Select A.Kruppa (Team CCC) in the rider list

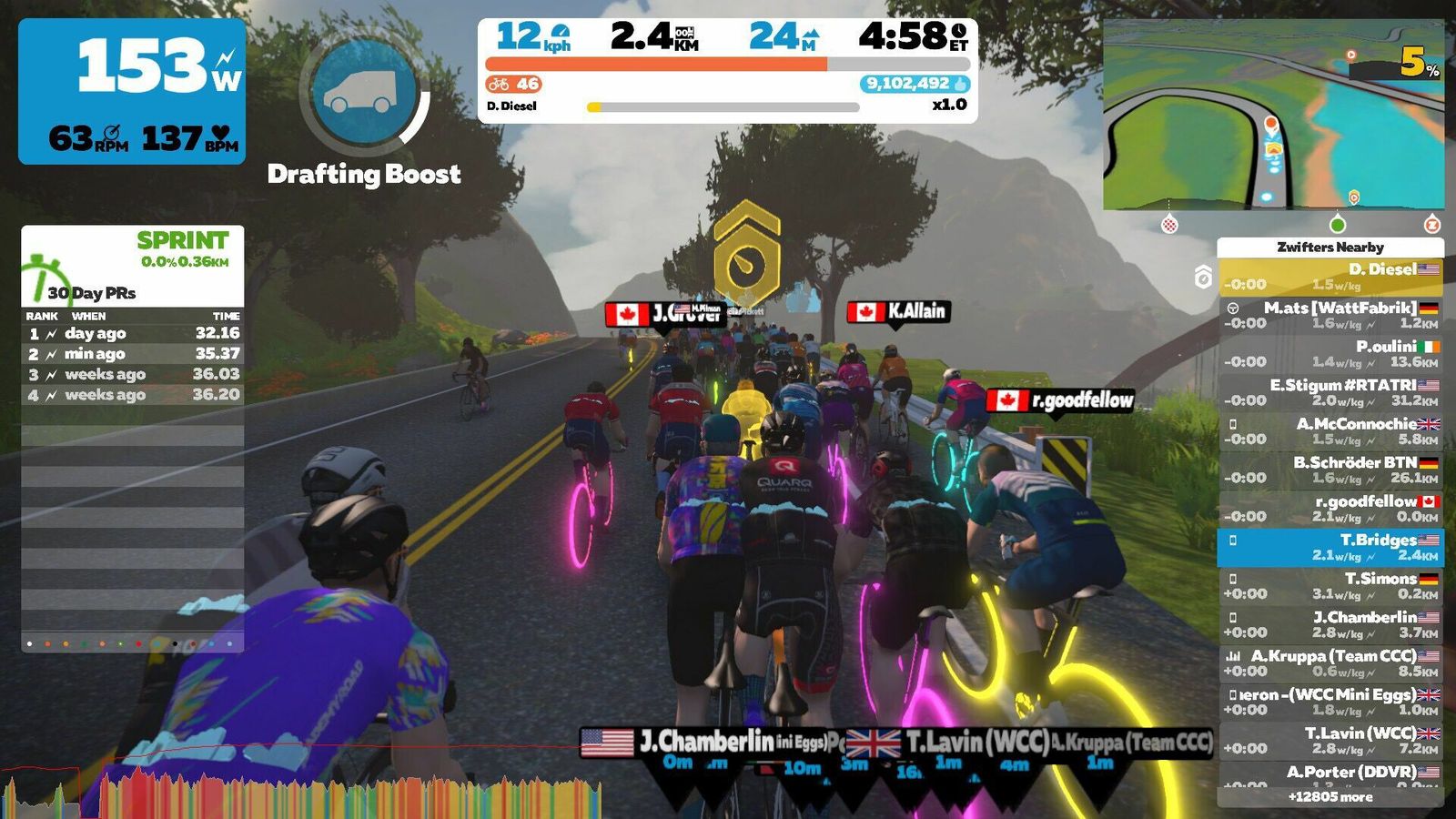1330,663
